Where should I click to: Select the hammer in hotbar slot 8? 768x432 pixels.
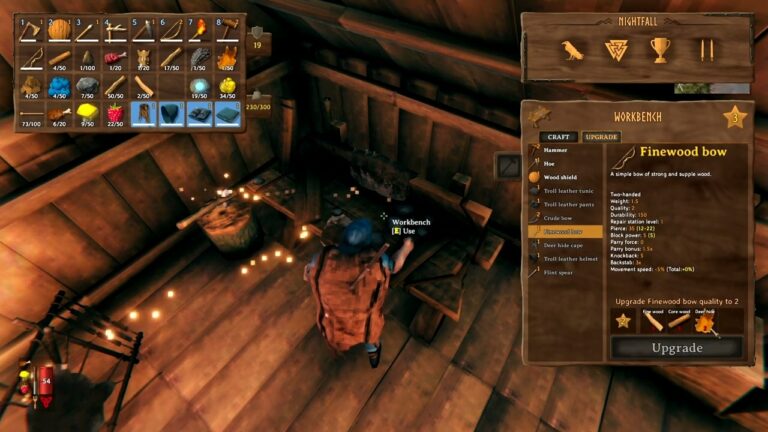click(229, 30)
